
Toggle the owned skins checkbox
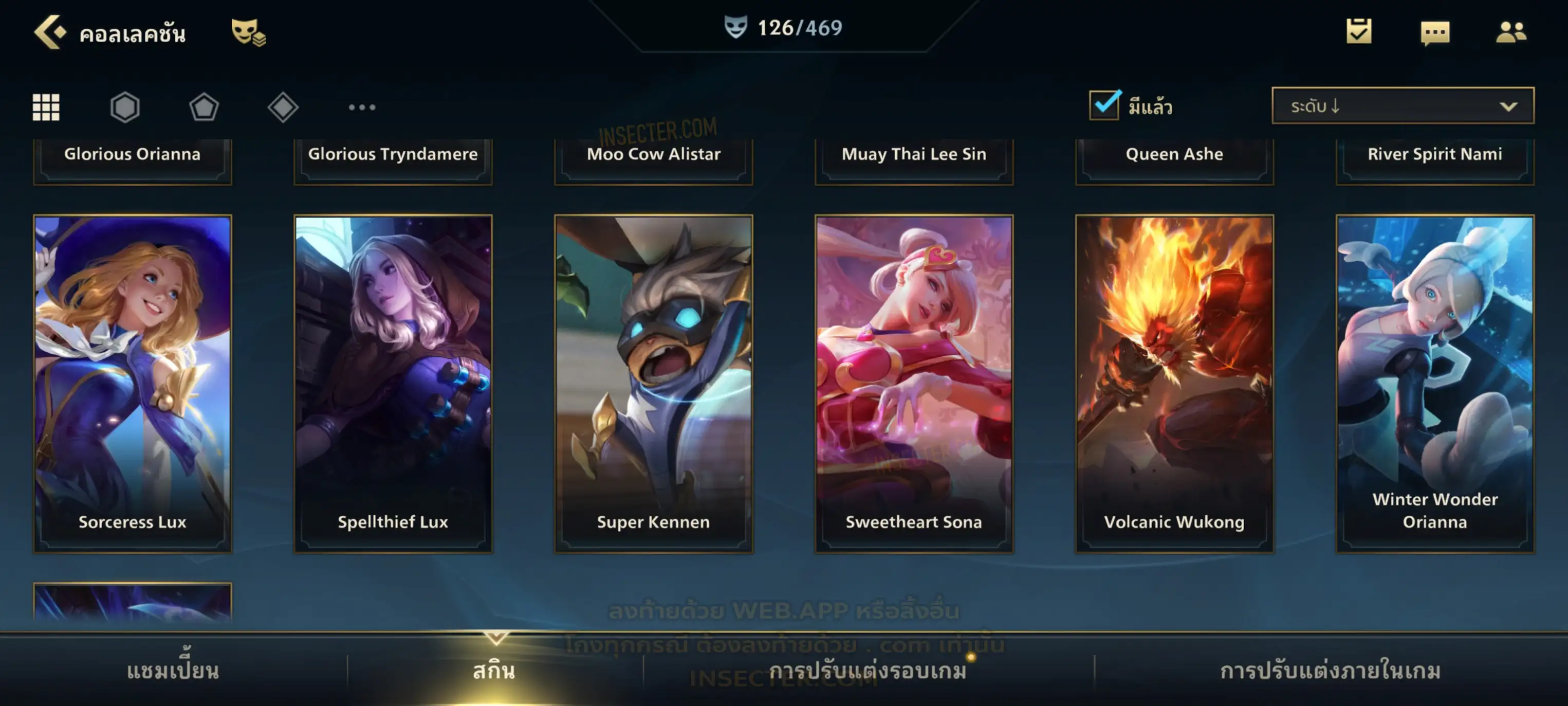click(x=1104, y=105)
